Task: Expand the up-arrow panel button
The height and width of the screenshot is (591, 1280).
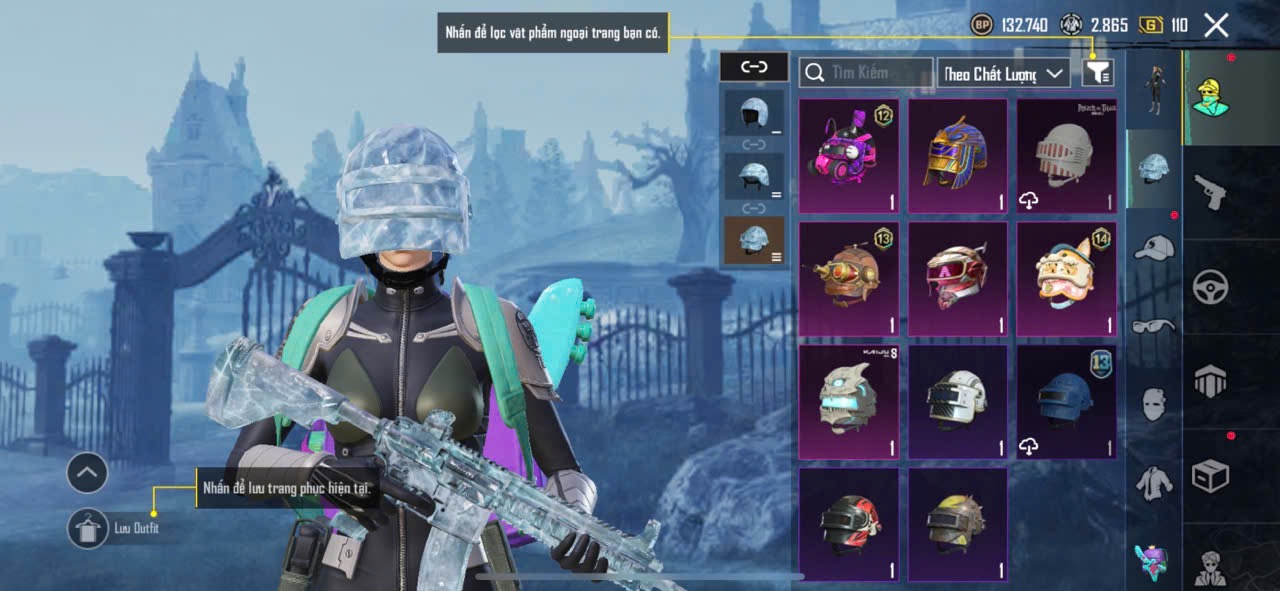Action: point(87,473)
